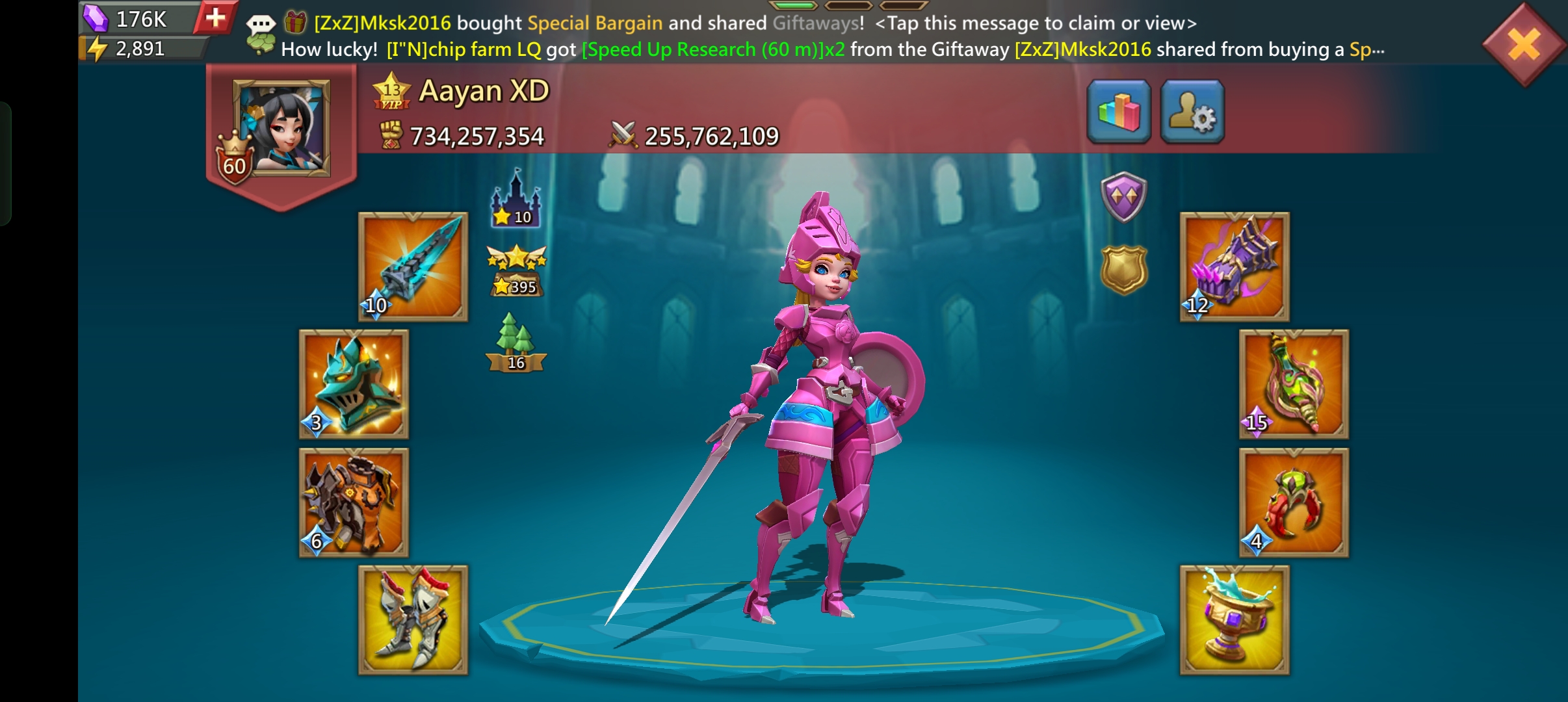This screenshot has width=1568, height=702.
Task: Check the energy 2,891 meter
Action: tap(140, 48)
